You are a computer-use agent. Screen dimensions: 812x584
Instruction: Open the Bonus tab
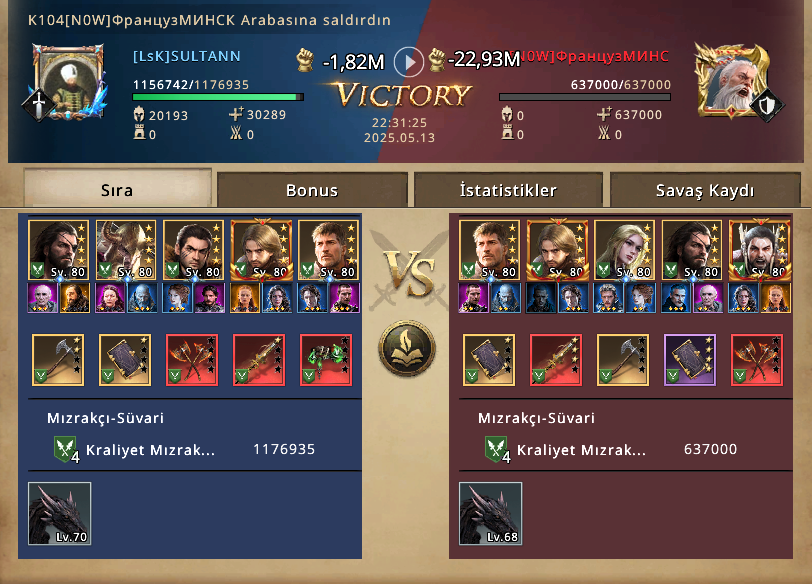(x=312, y=190)
